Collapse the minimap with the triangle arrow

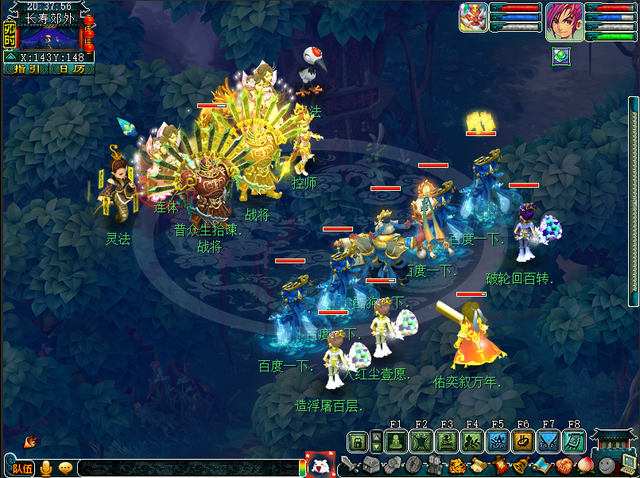(x=11, y=57)
